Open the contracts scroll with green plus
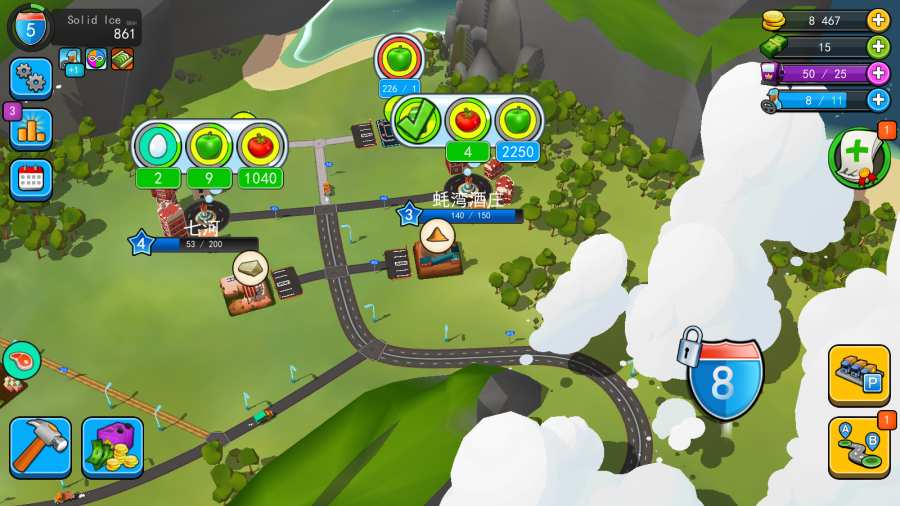 (859, 157)
